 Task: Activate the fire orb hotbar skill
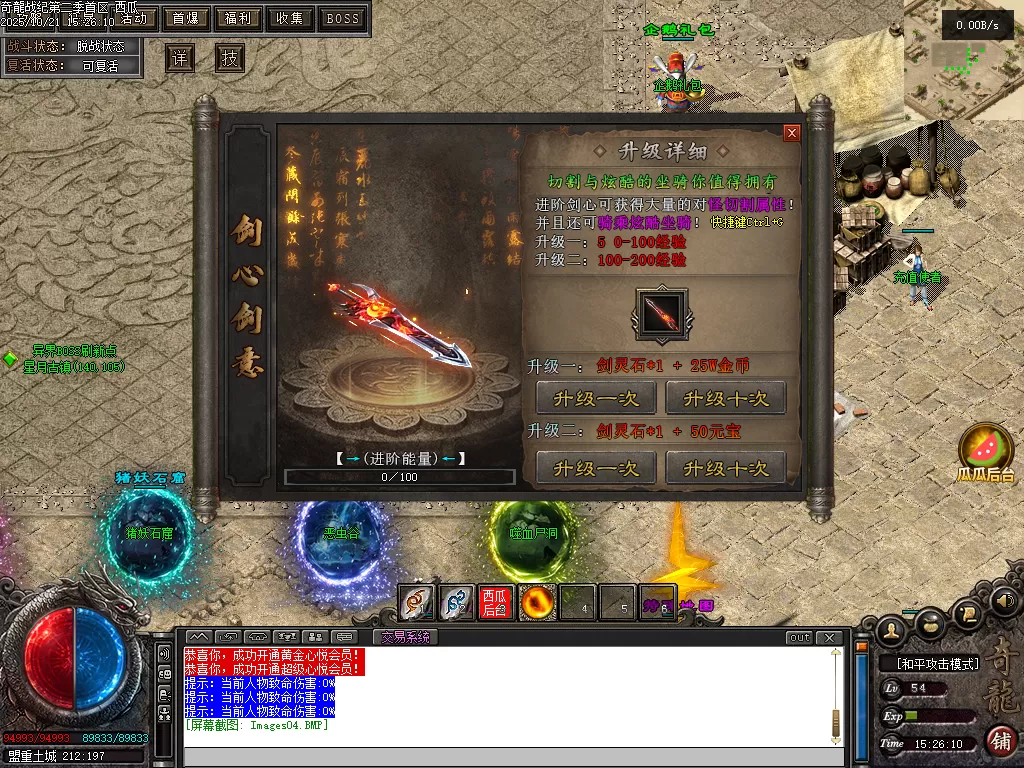tap(537, 603)
